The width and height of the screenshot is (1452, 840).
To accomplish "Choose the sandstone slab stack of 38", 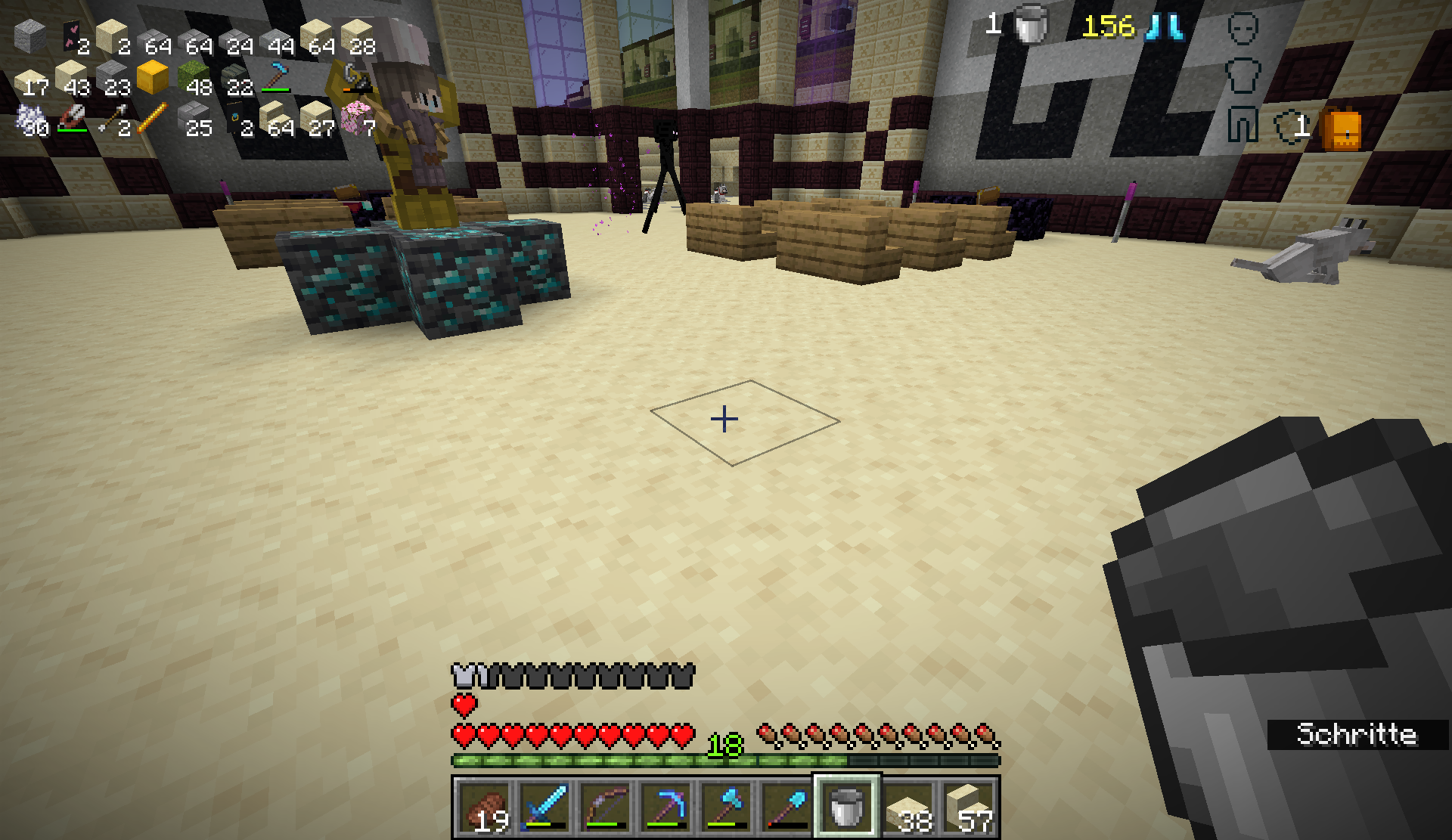I will (907, 807).
